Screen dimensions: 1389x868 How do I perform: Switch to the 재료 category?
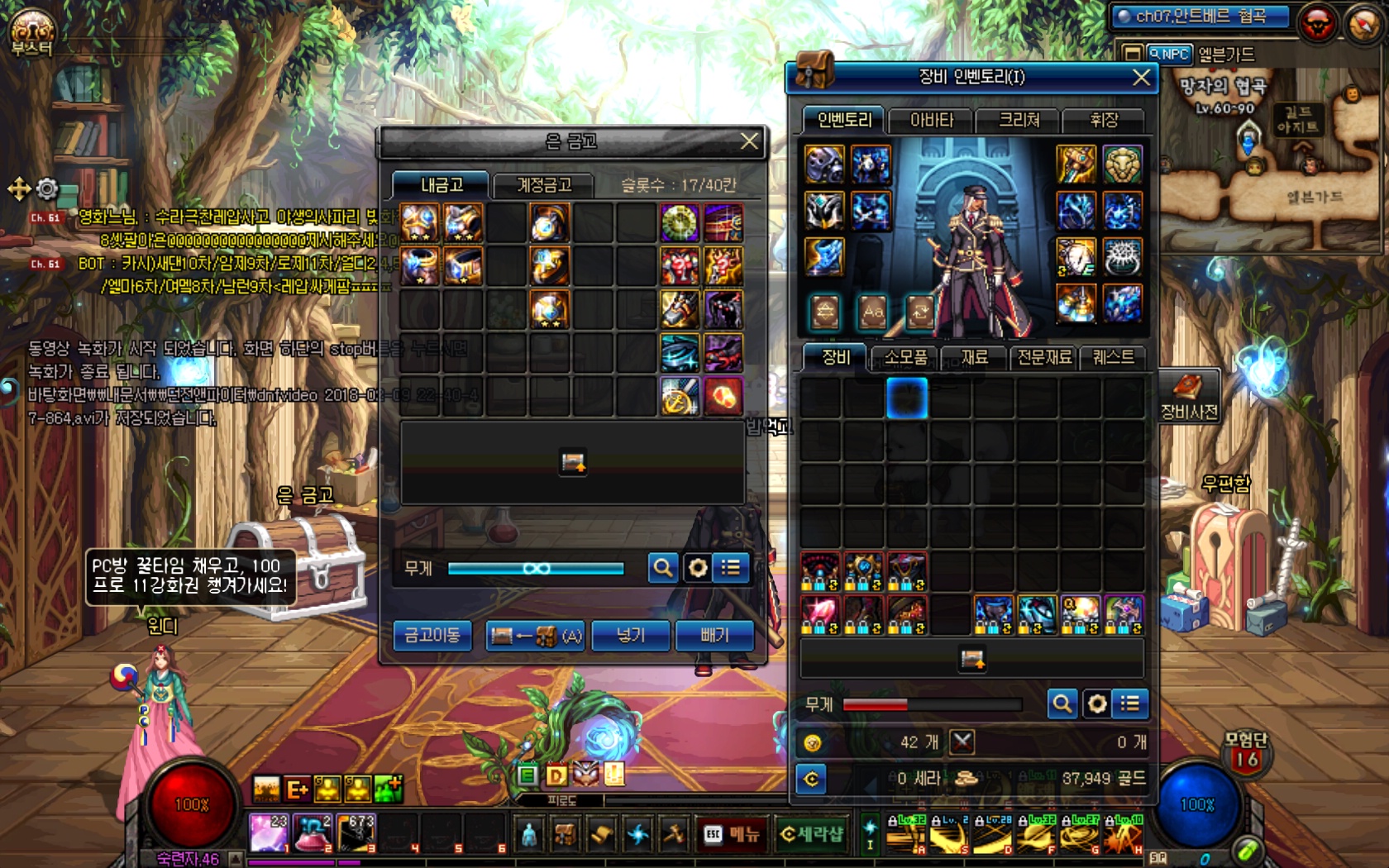[x=974, y=357]
